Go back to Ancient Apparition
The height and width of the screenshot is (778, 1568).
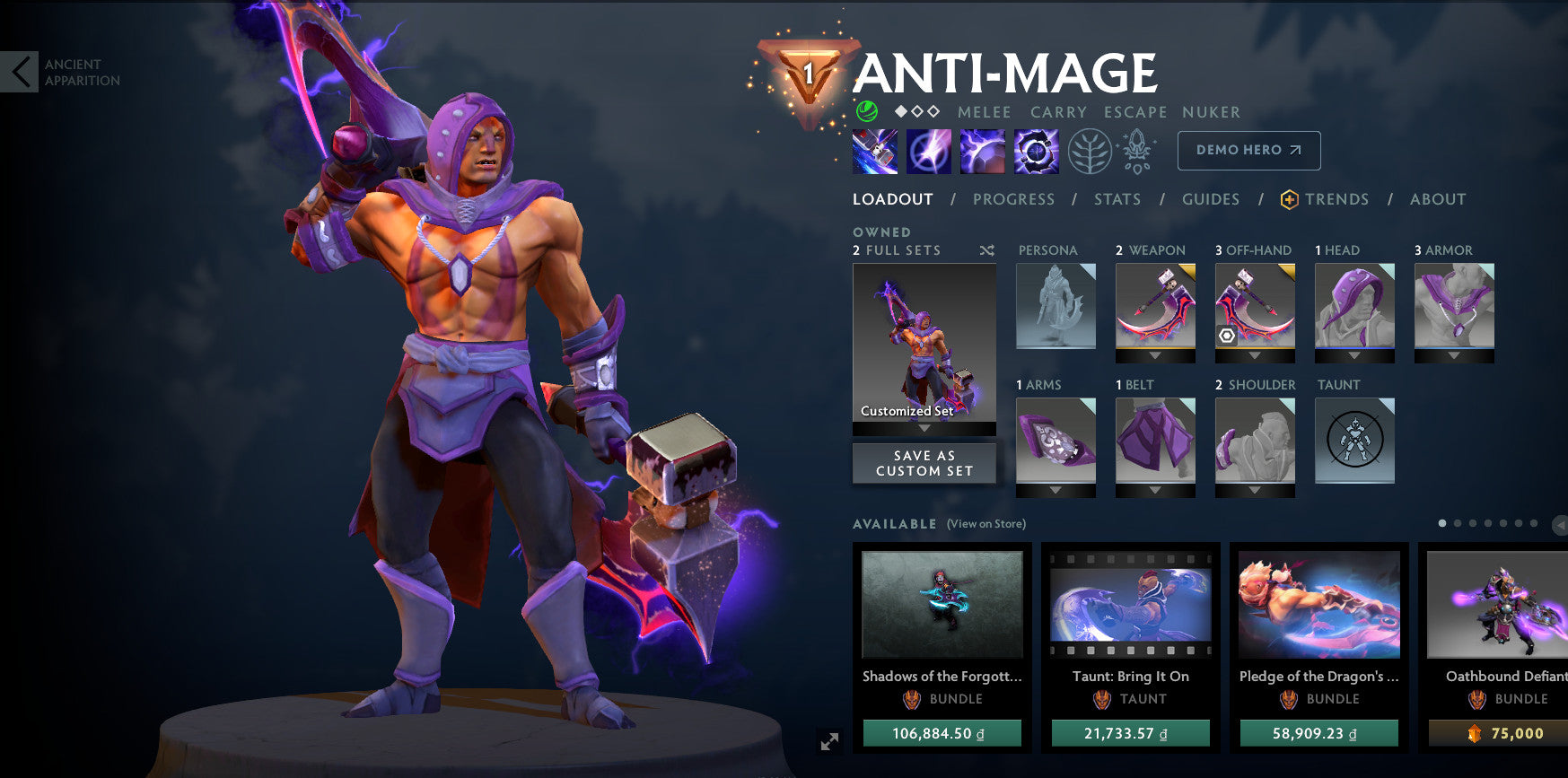tap(20, 72)
